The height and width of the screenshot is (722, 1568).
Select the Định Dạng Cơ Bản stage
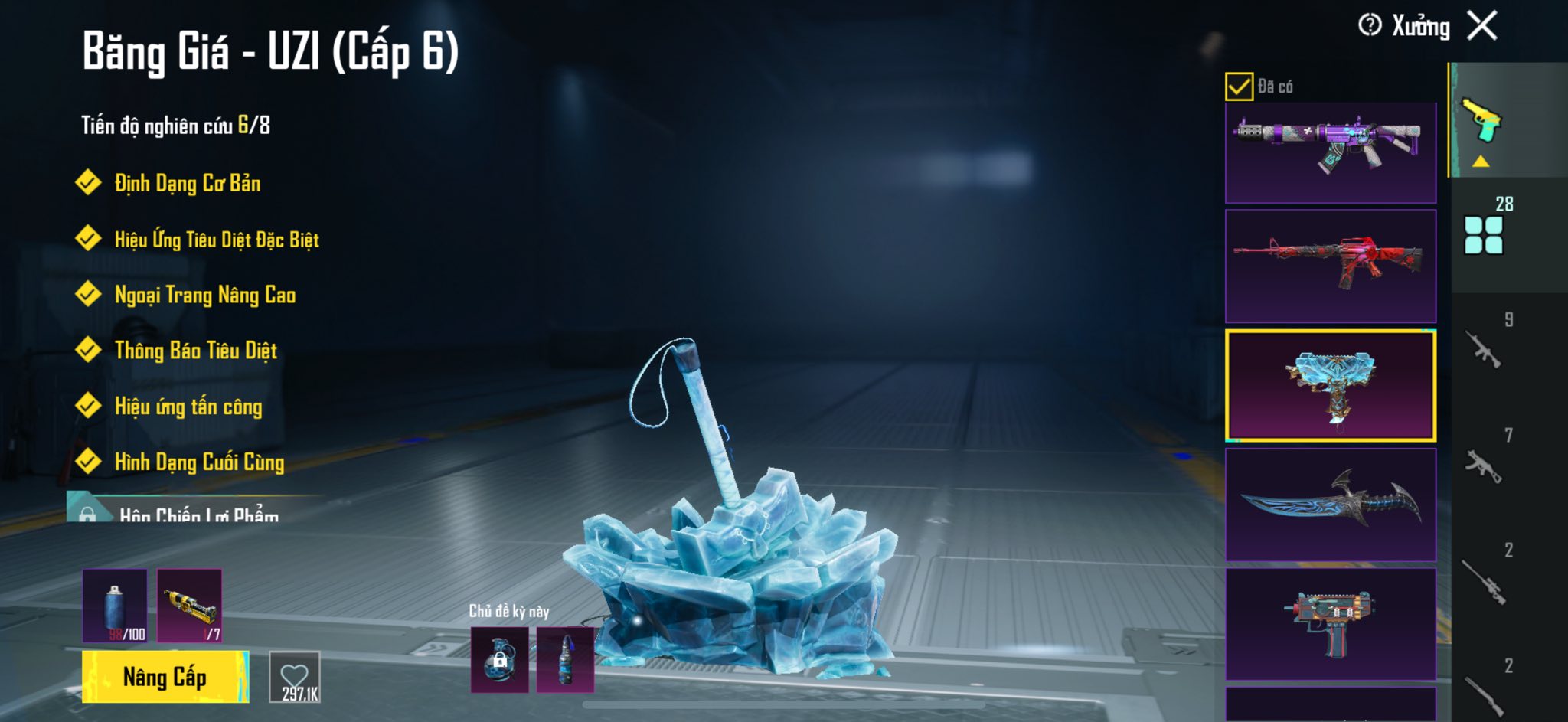[x=187, y=184]
